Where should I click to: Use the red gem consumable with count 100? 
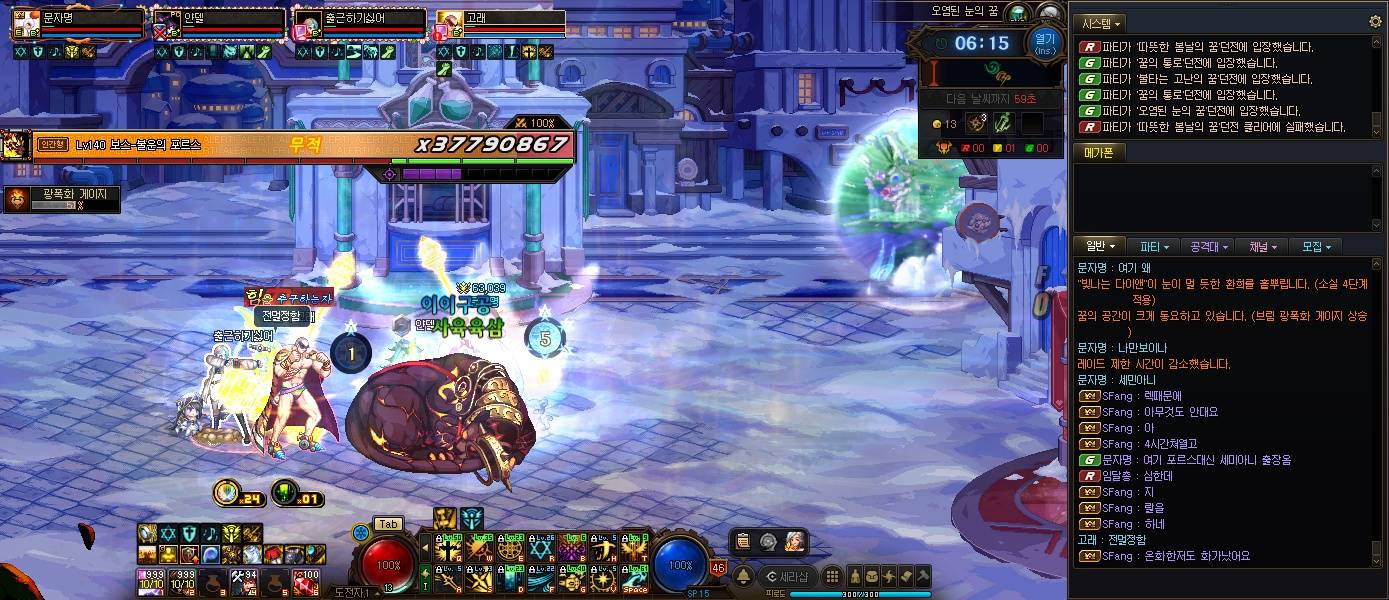[x=305, y=581]
